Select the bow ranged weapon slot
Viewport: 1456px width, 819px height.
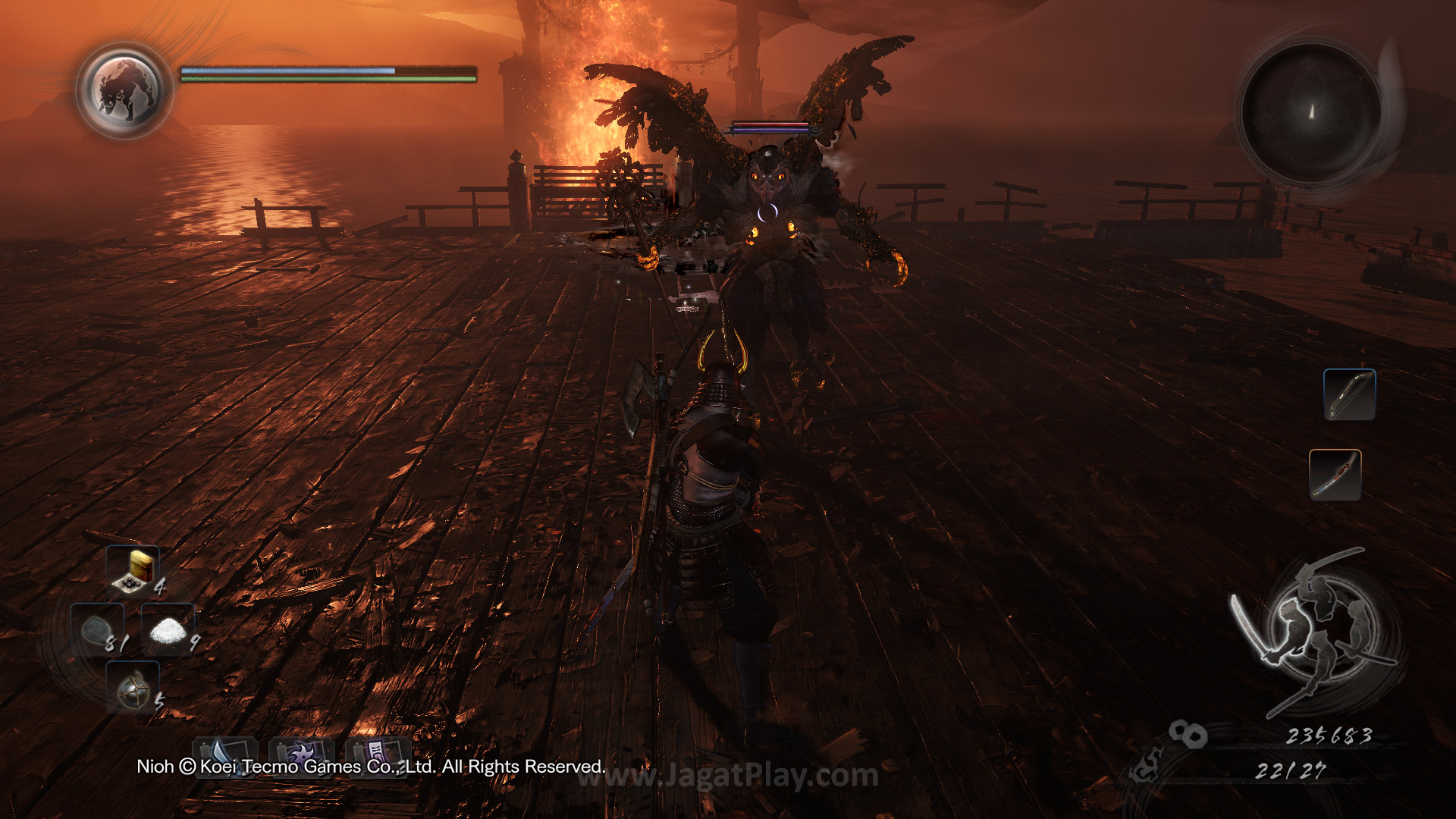point(1349,394)
